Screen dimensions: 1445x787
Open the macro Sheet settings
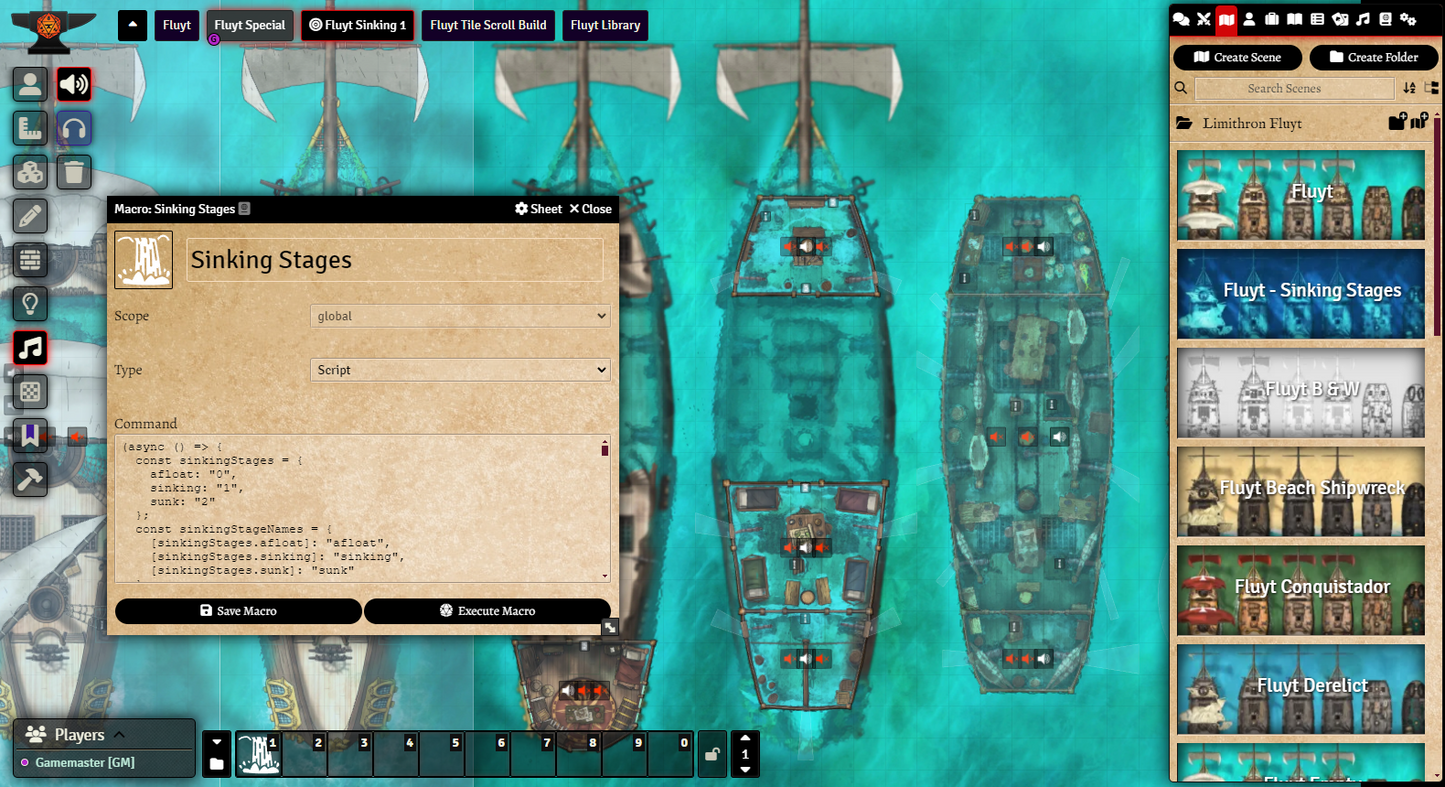(x=538, y=209)
